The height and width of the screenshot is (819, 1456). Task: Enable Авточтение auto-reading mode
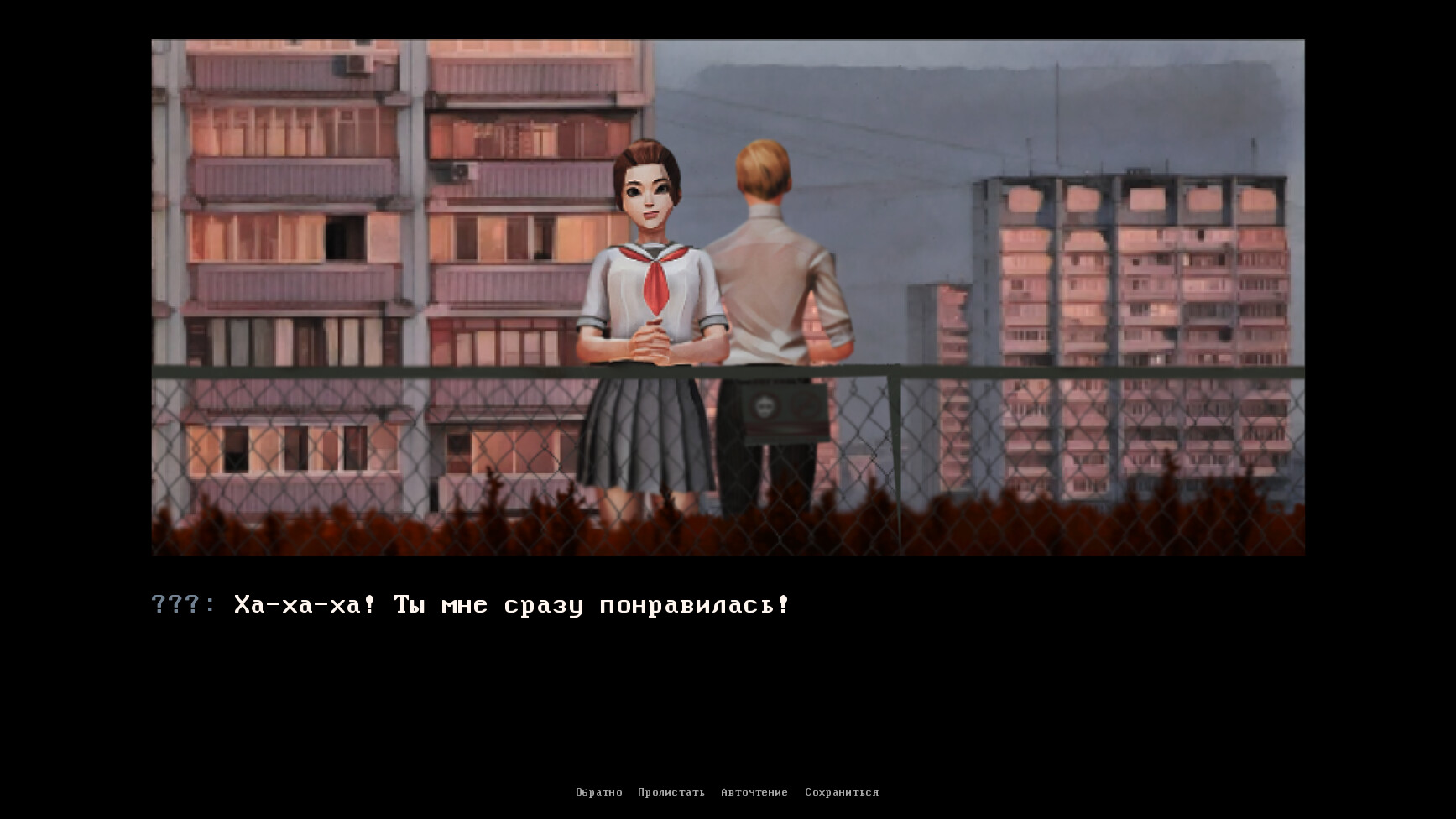click(x=754, y=791)
